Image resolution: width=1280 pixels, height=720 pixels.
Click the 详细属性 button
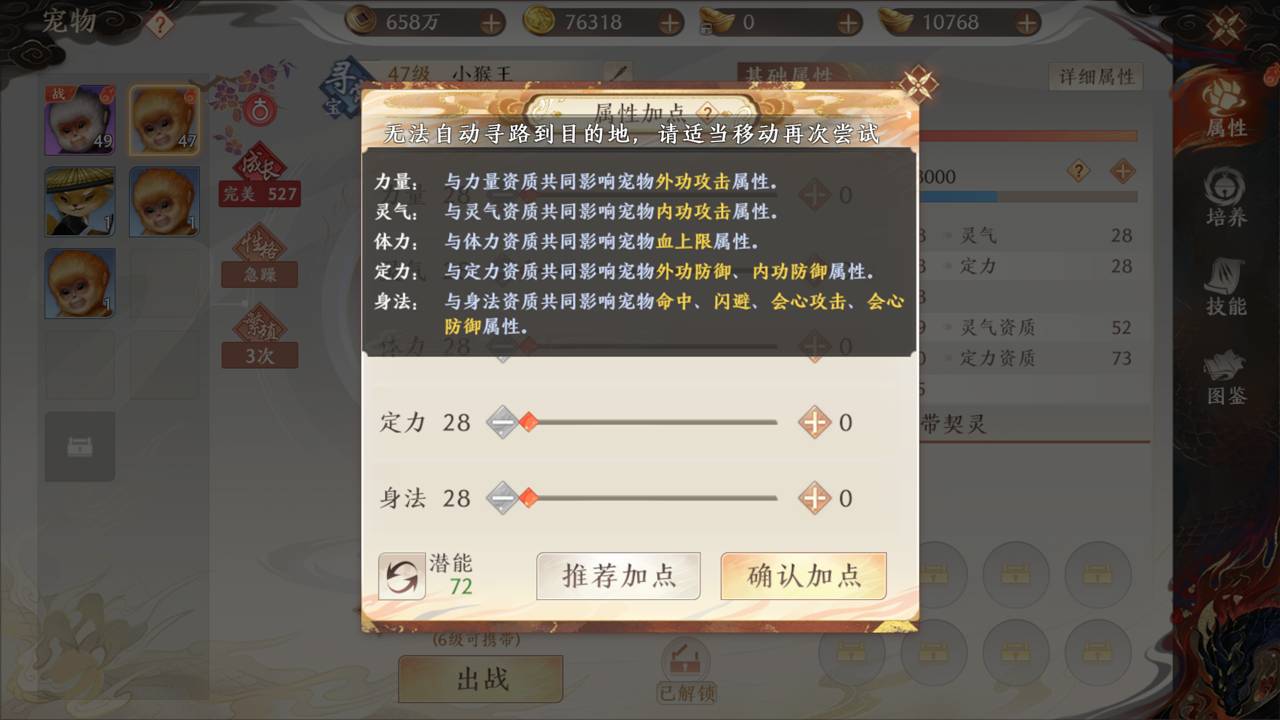(1095, 76)
